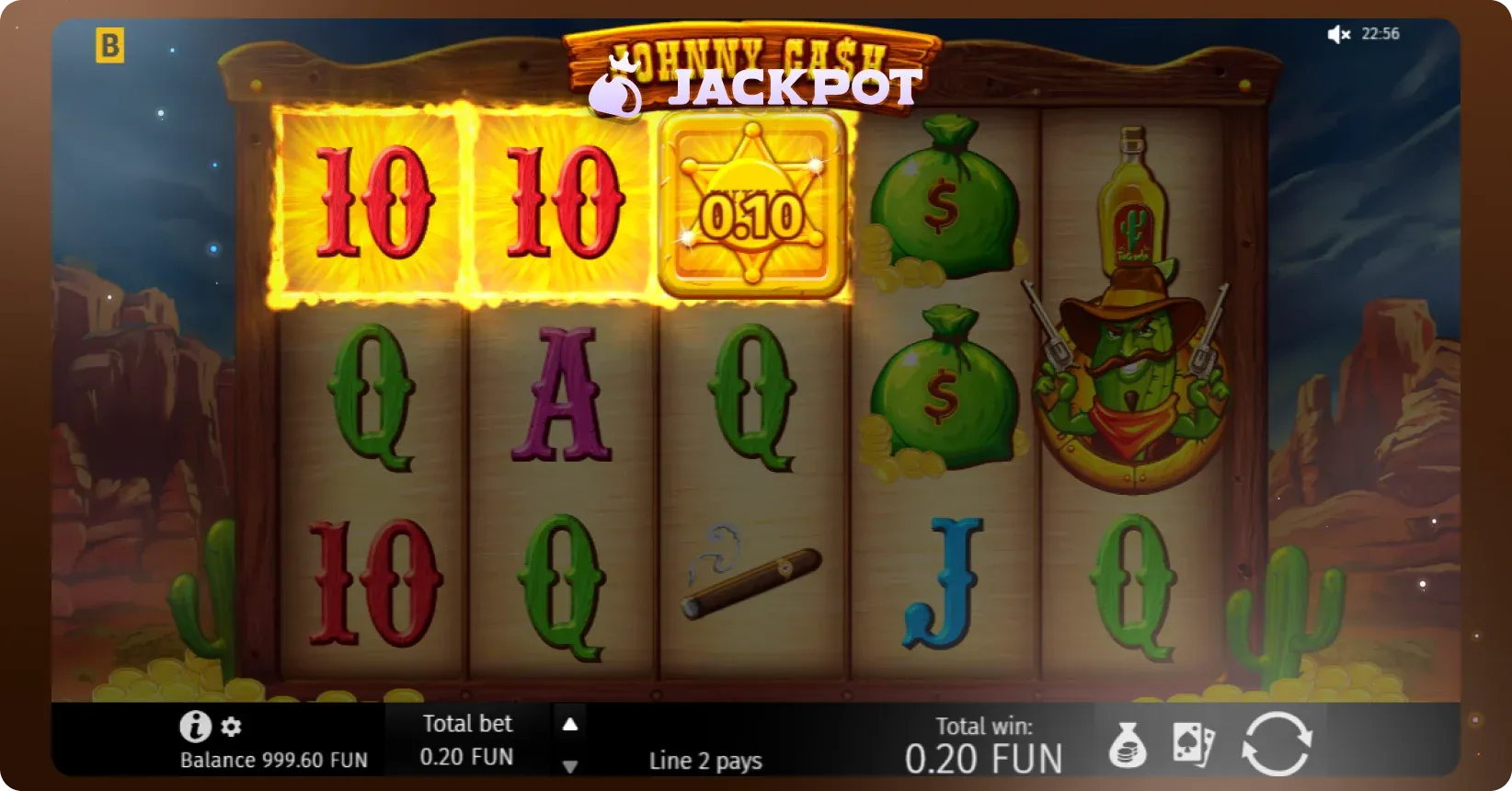The width and height of the screenshot is (1512, 791).
Task: Spin the reels with the circular arrows button
Action: pos(1277,743)
